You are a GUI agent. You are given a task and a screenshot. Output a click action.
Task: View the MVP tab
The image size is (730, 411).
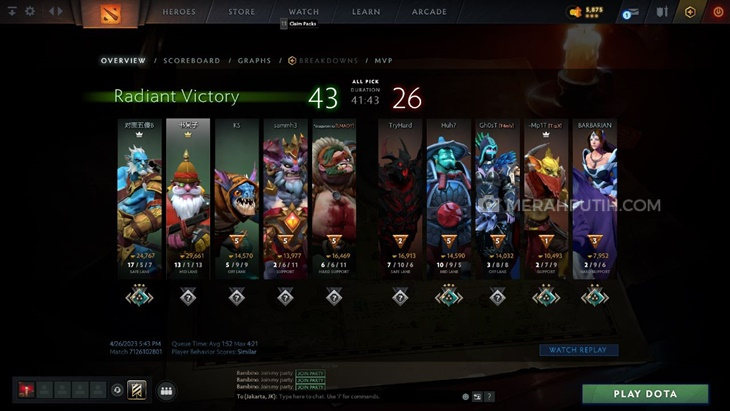click(385, 61)
